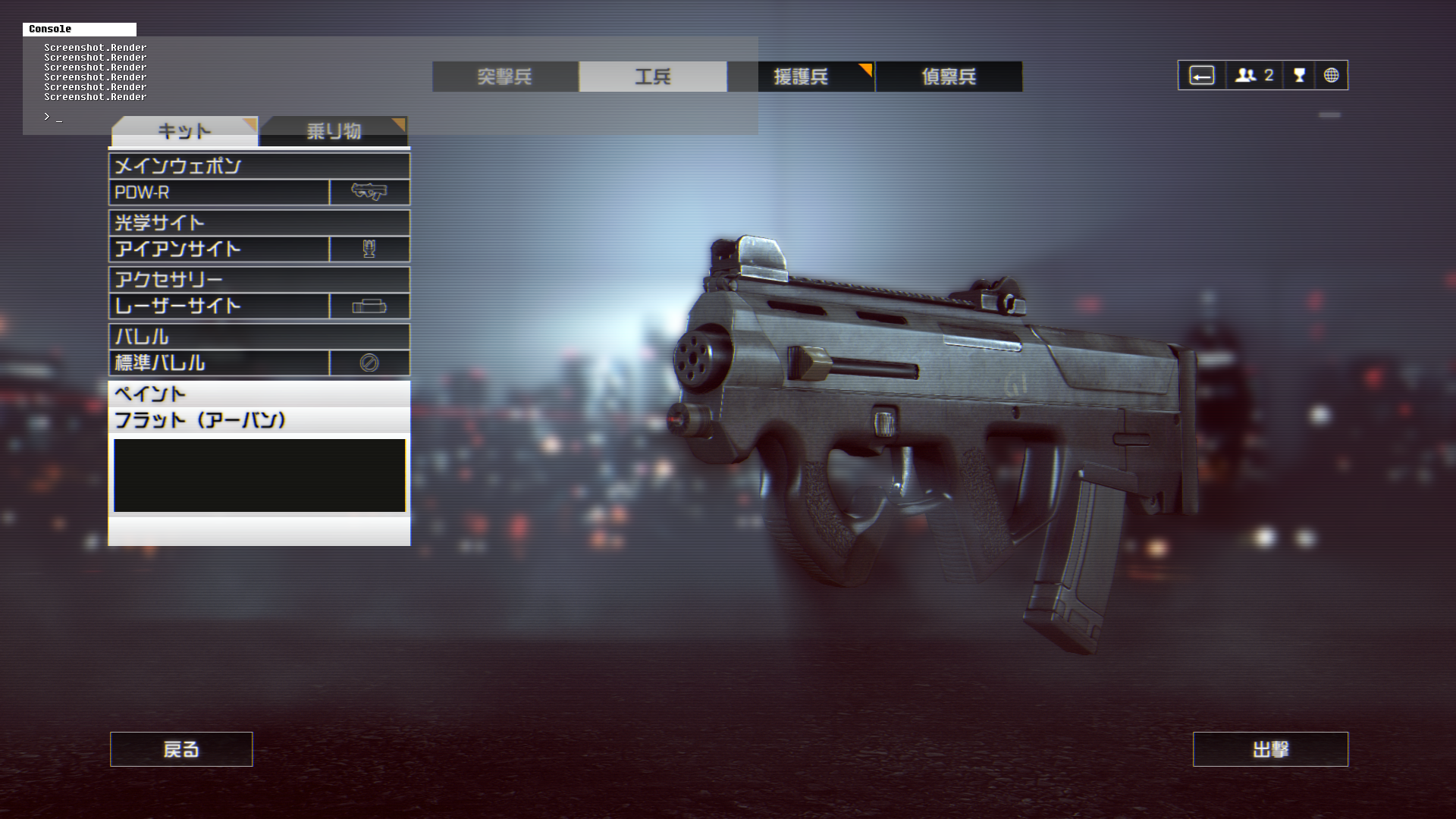Screen dimensions: 1456x819
Task: Click the back arrow icon at top right
Action: (1202, 76)
